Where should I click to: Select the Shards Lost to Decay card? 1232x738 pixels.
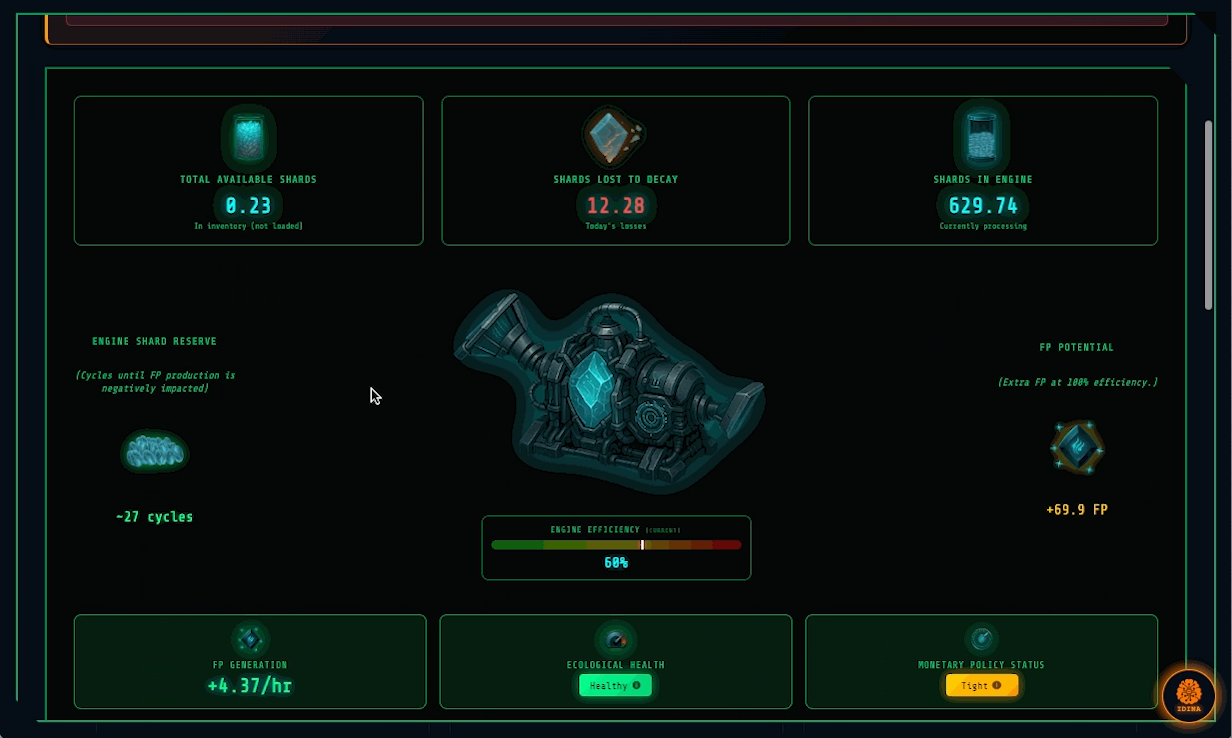pyautogui.click(x=615, y=170)
